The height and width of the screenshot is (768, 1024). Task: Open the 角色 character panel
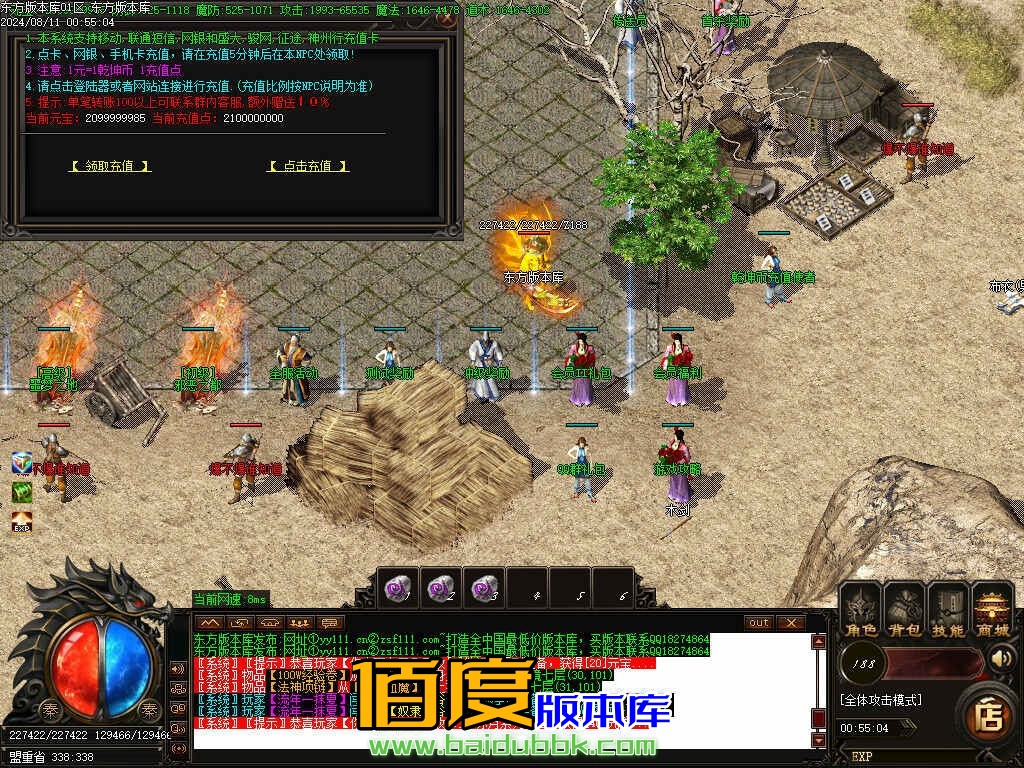pyautogui.click(x=860, y=608)
